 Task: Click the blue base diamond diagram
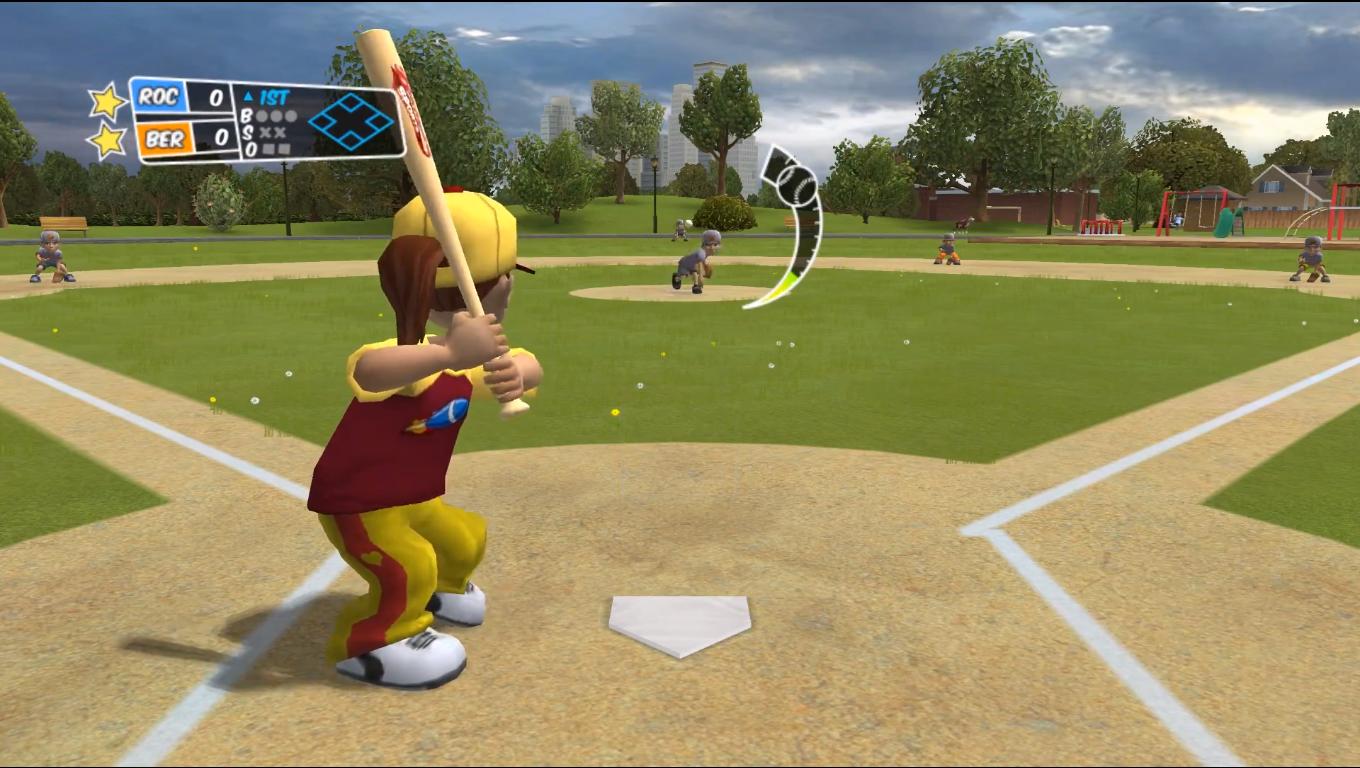click(352, 122)
